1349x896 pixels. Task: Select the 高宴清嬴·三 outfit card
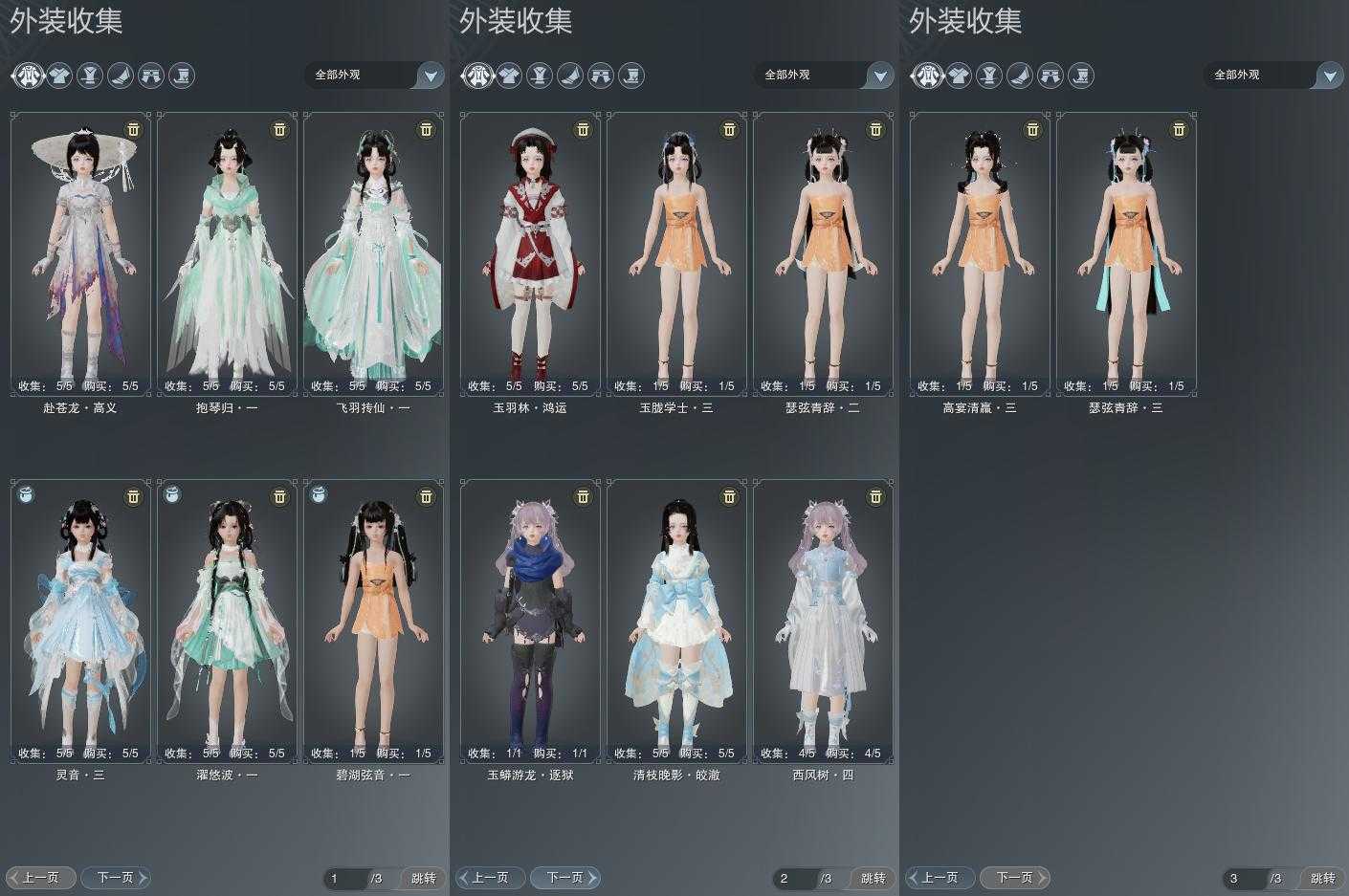tap(980, 253)
